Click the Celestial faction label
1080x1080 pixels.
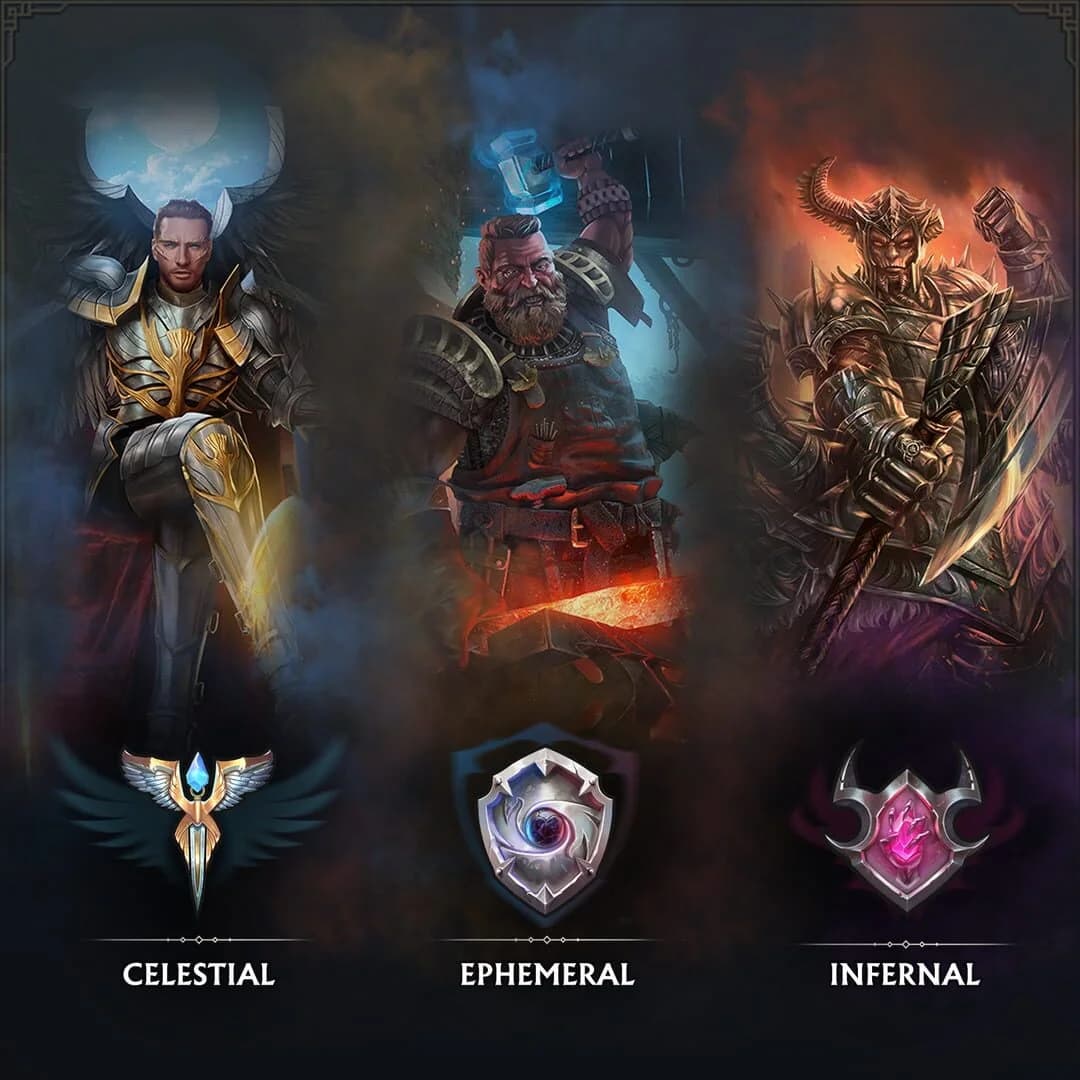[x=198, y=974]
